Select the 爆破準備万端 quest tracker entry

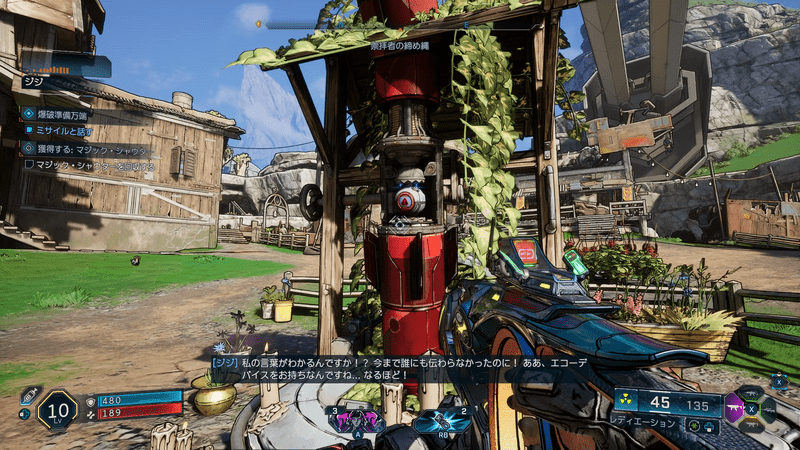[x=60, y=114]
